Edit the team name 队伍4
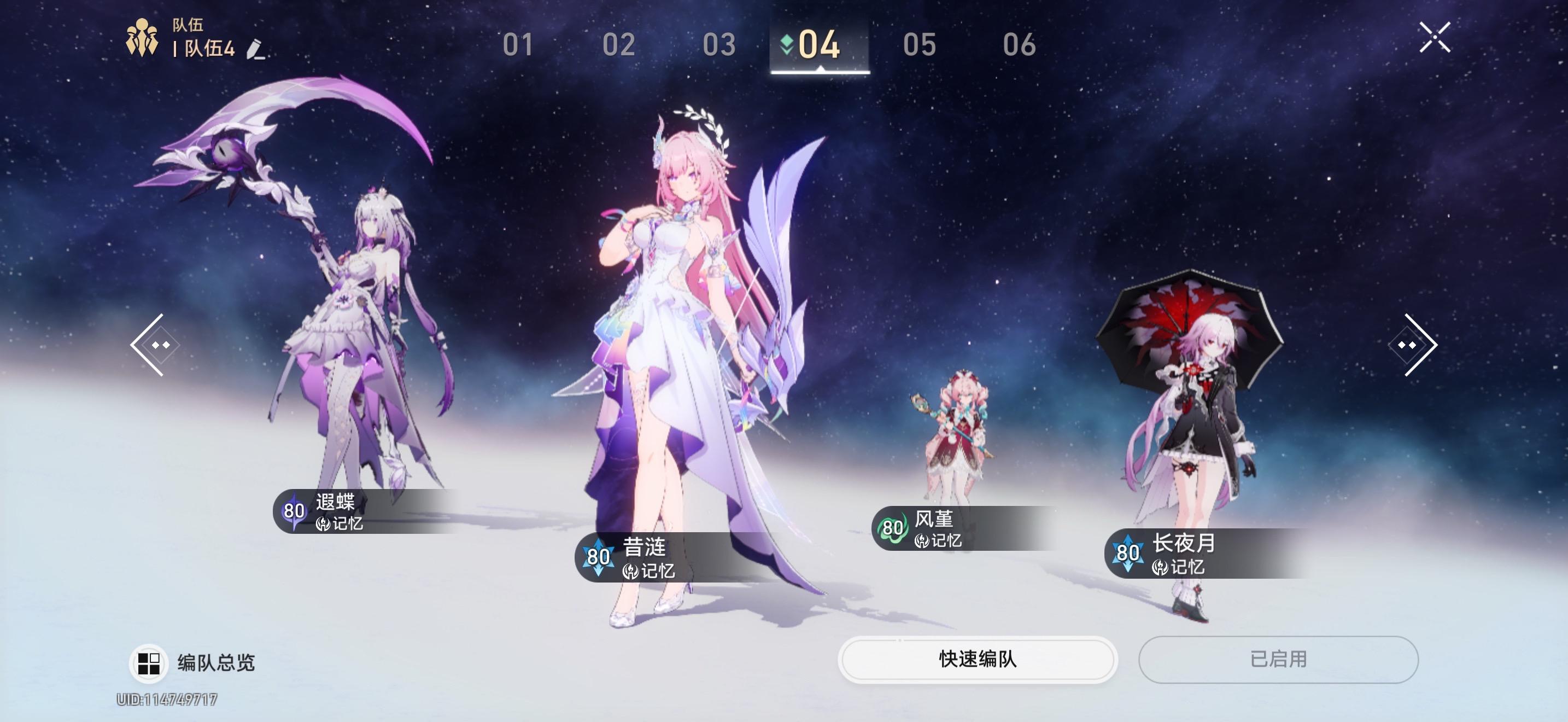Image resolution: width=1568 pixels, height=722 pixels. click(256, 49)
